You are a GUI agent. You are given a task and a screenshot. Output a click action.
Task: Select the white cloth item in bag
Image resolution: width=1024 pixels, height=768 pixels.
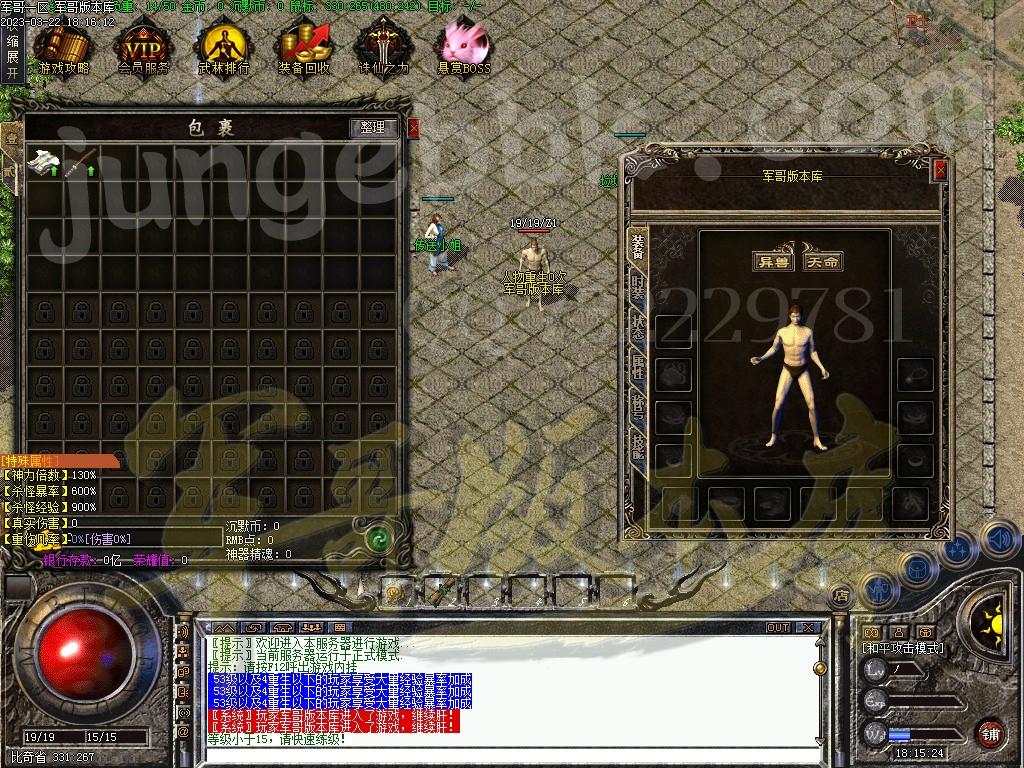tap(45, 163)
